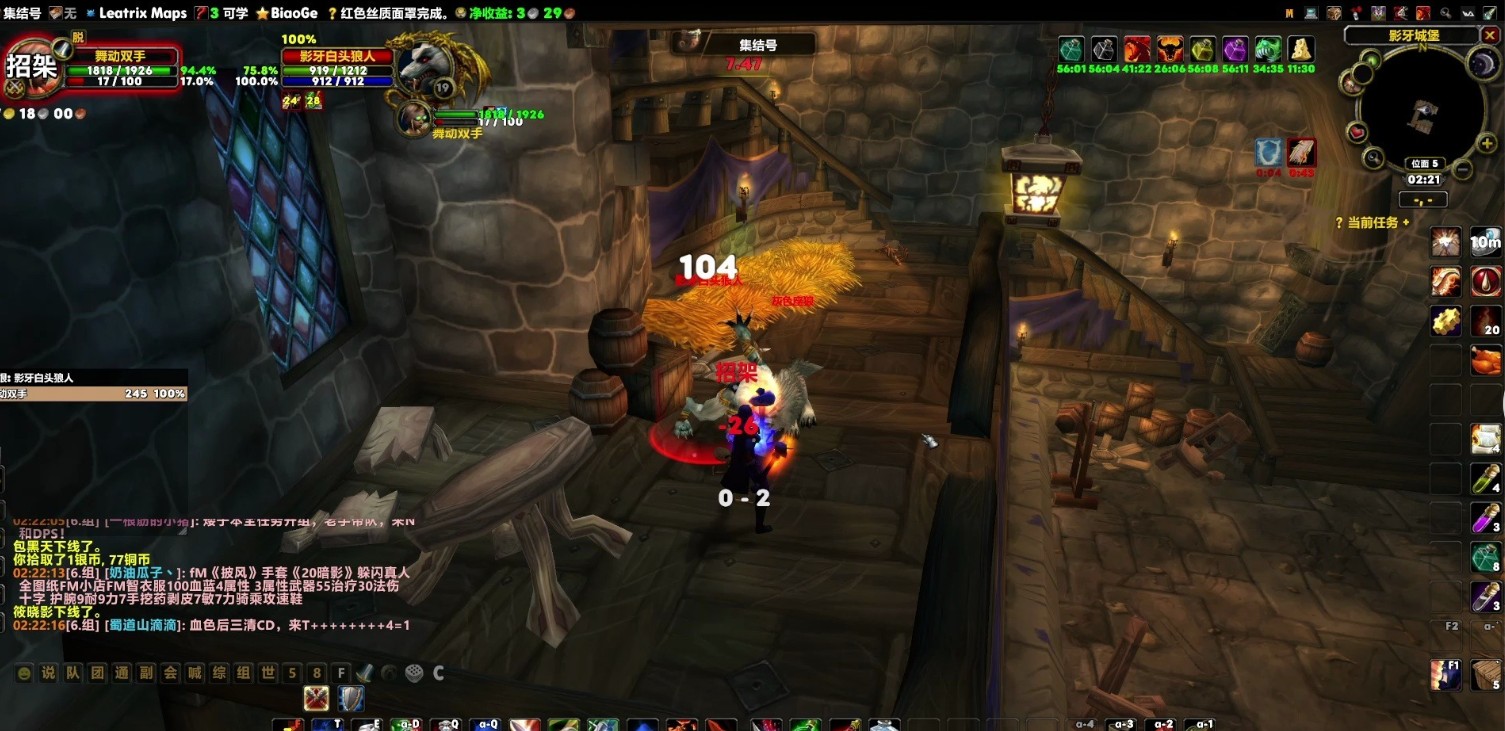Click the yellow cheese buff icon
This screenshot has width=1505, height=731.
click(1300, 49)
